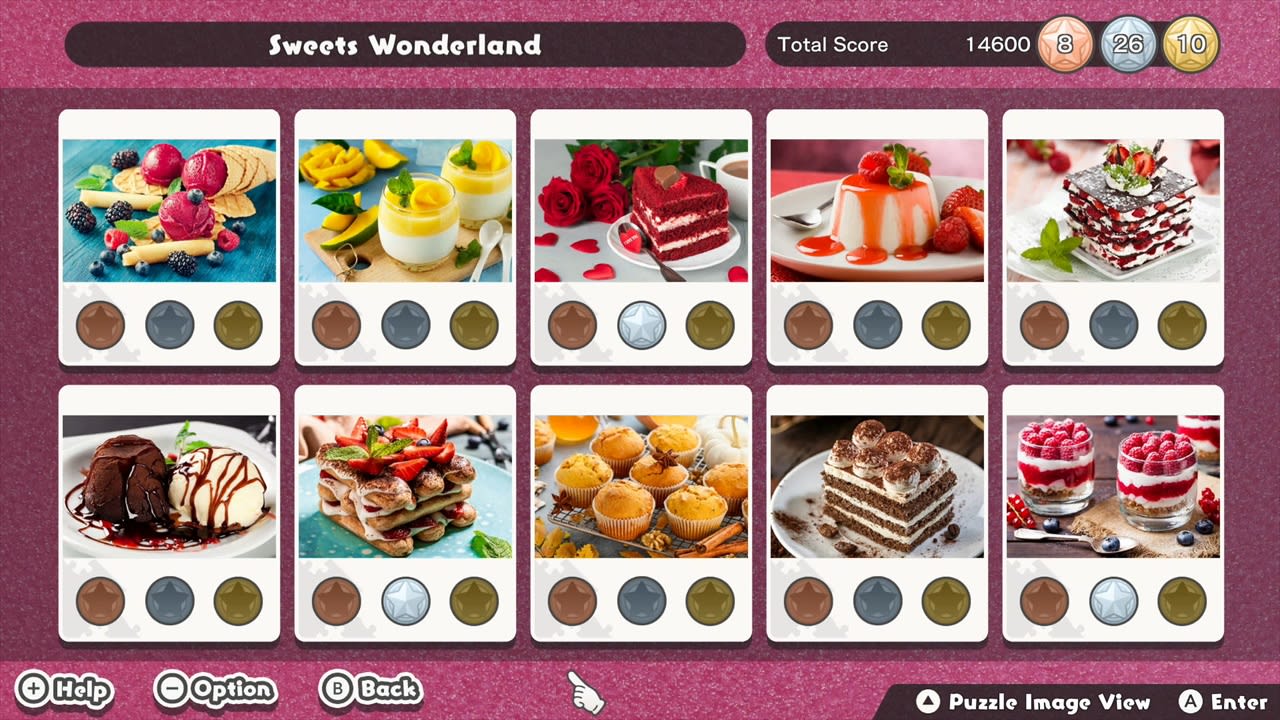
Task: Click the Sweets Wonderland title banner
Action: (404, 44)
